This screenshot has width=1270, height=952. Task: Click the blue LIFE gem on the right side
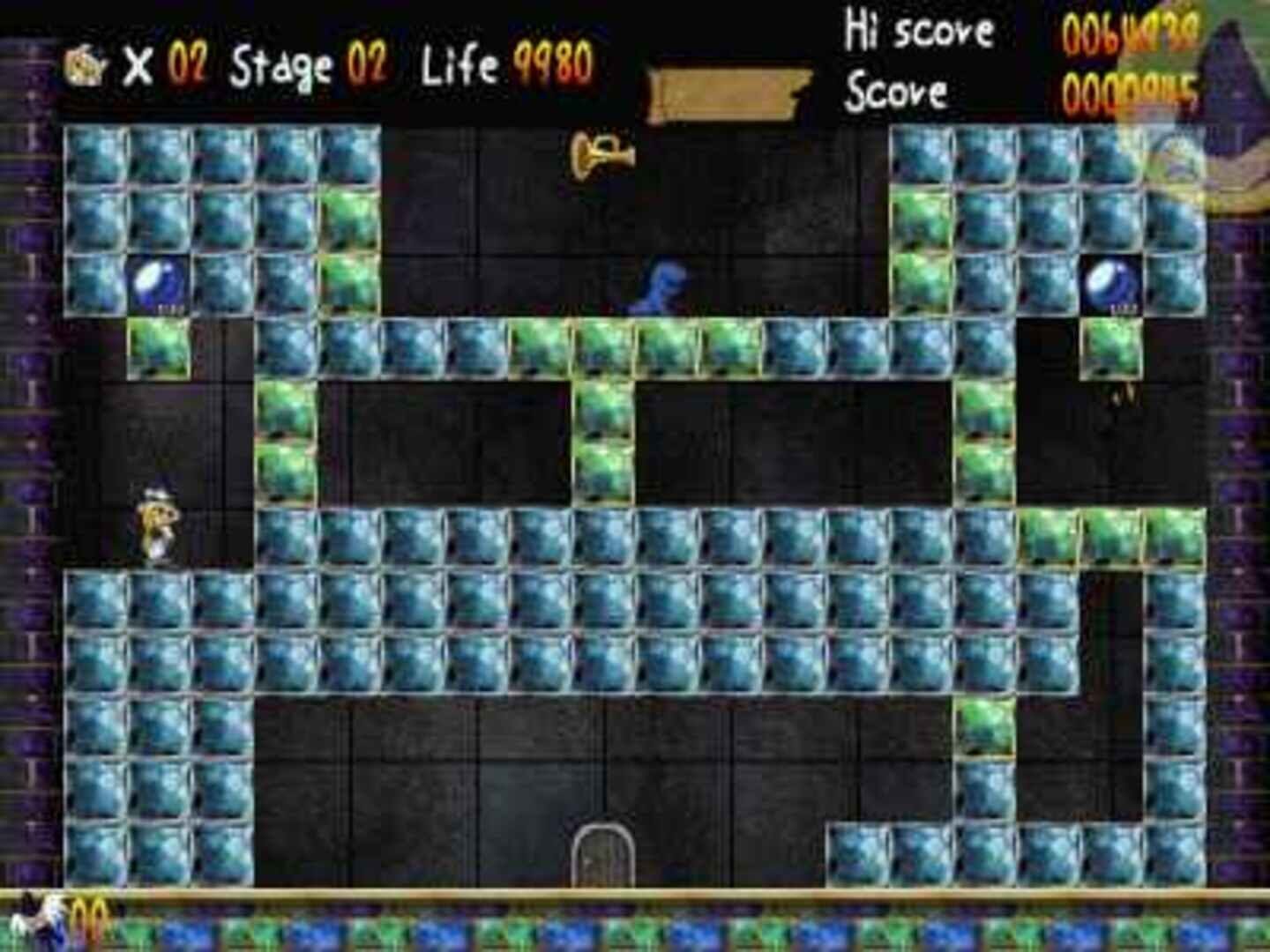1113,284
